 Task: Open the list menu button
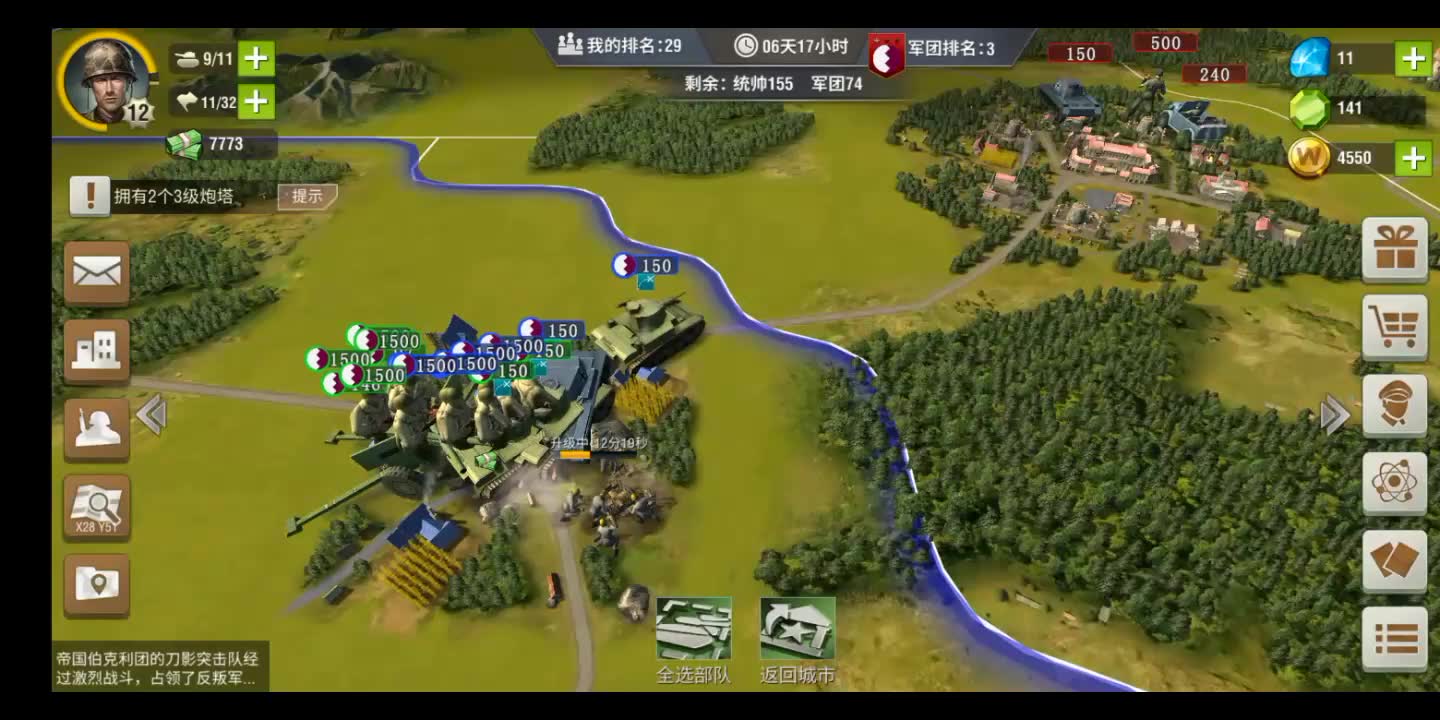(x=1395, y=638)
